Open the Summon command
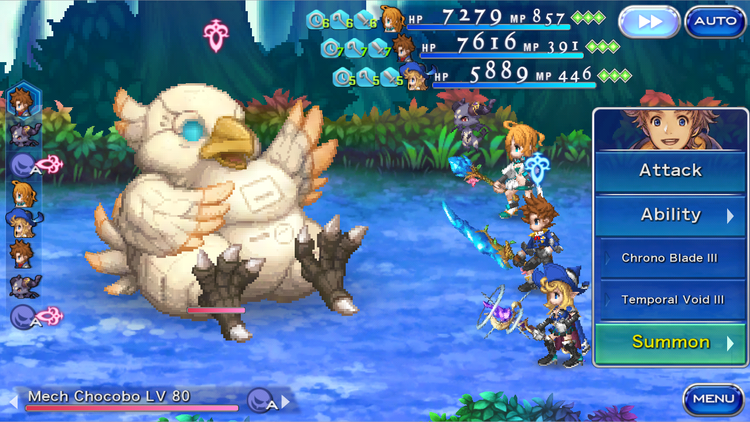The height and width of the screenshot is (422, 750). pyautogui.click(x=670, y=342)
